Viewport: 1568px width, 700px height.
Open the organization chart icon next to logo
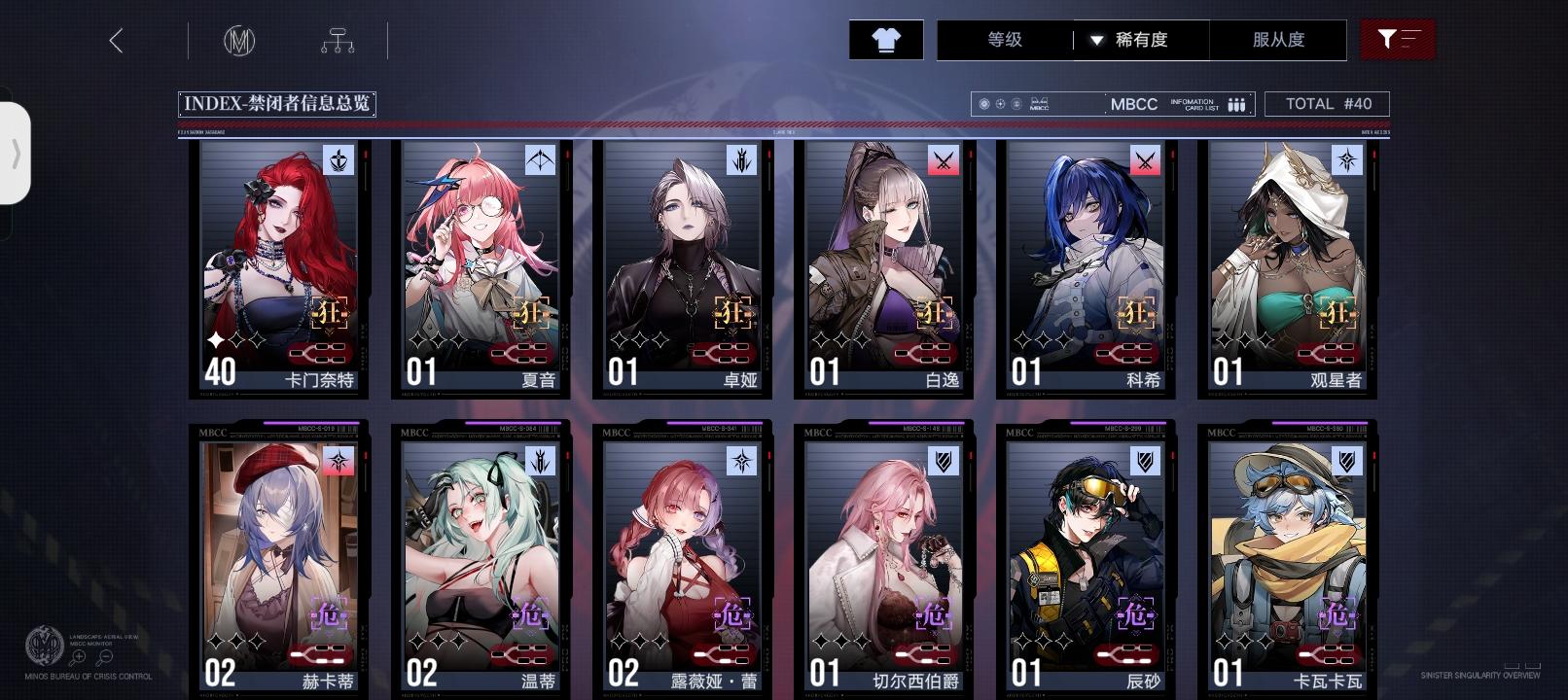click(x=338, y=40)
